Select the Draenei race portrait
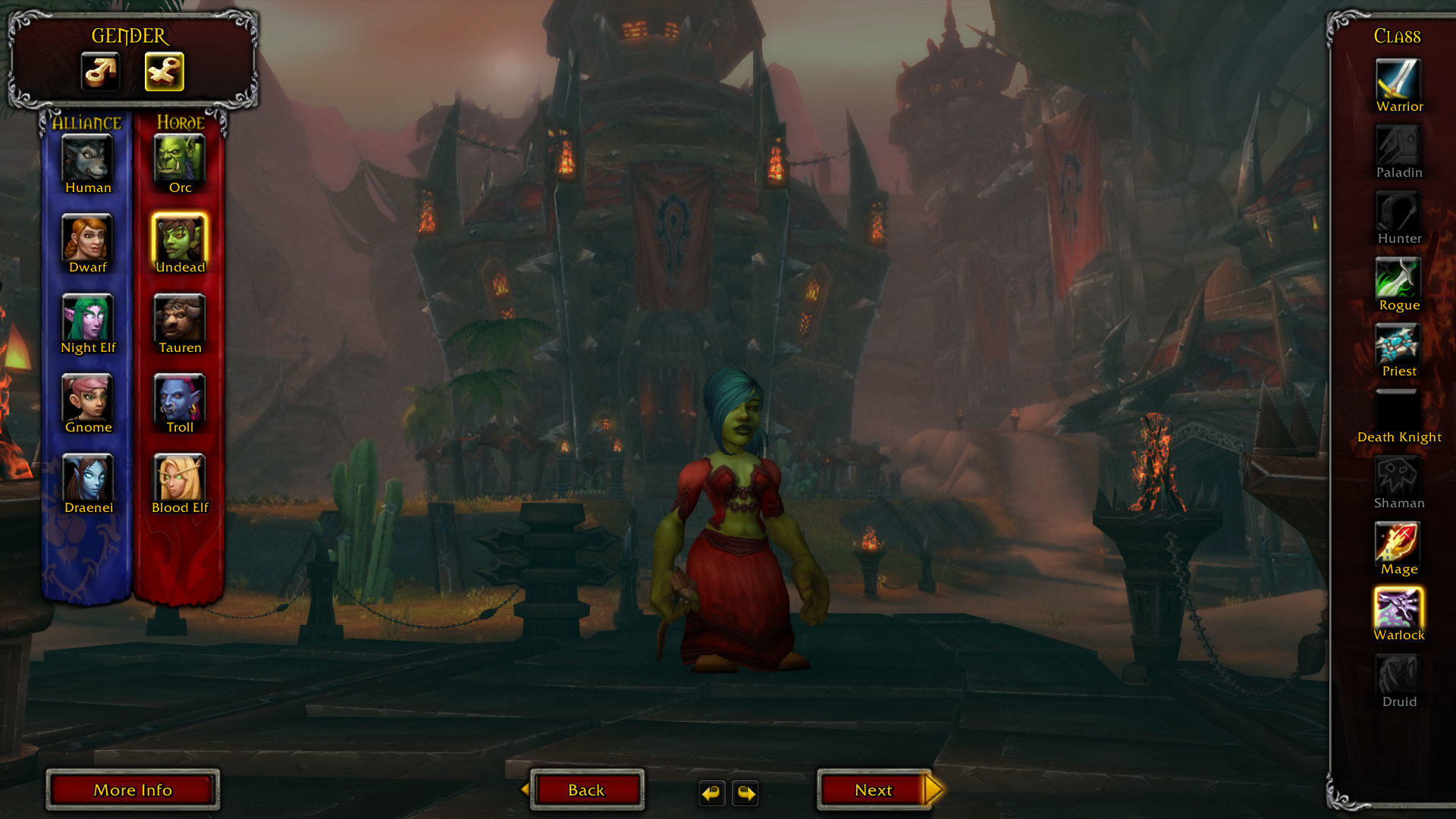The width and height of the screenshot is (1456, 819). tap(88, 478)
